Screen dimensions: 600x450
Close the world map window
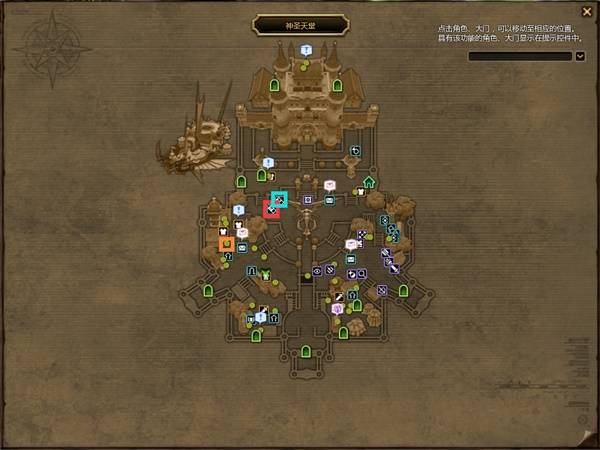[586, 12]
